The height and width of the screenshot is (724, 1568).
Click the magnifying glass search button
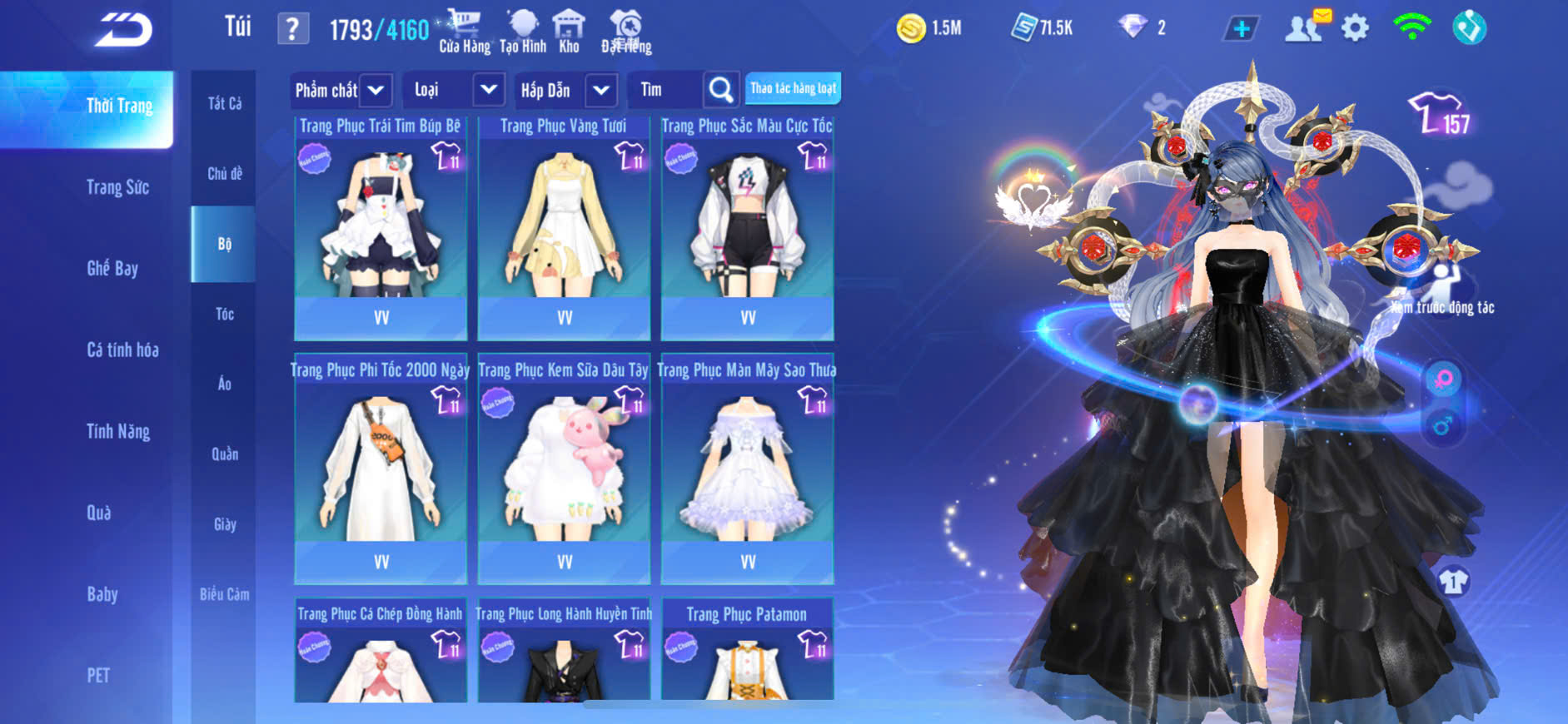pos(721,90)
